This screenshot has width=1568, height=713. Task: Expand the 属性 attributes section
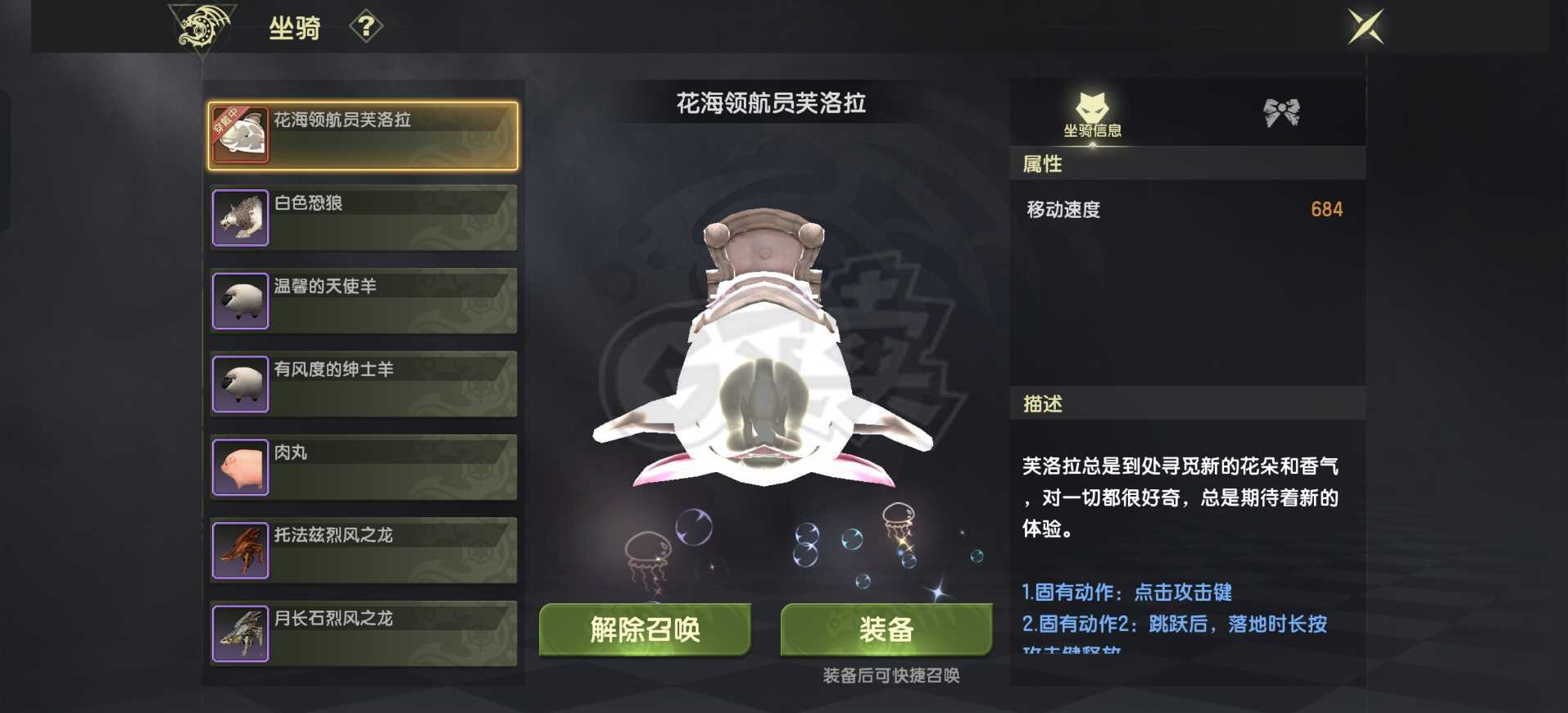[x=1185, y=164]
